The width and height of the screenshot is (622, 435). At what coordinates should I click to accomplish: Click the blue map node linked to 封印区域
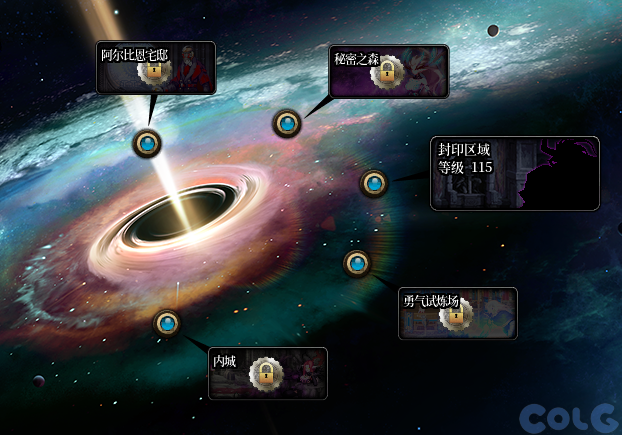tap(374, 184)
